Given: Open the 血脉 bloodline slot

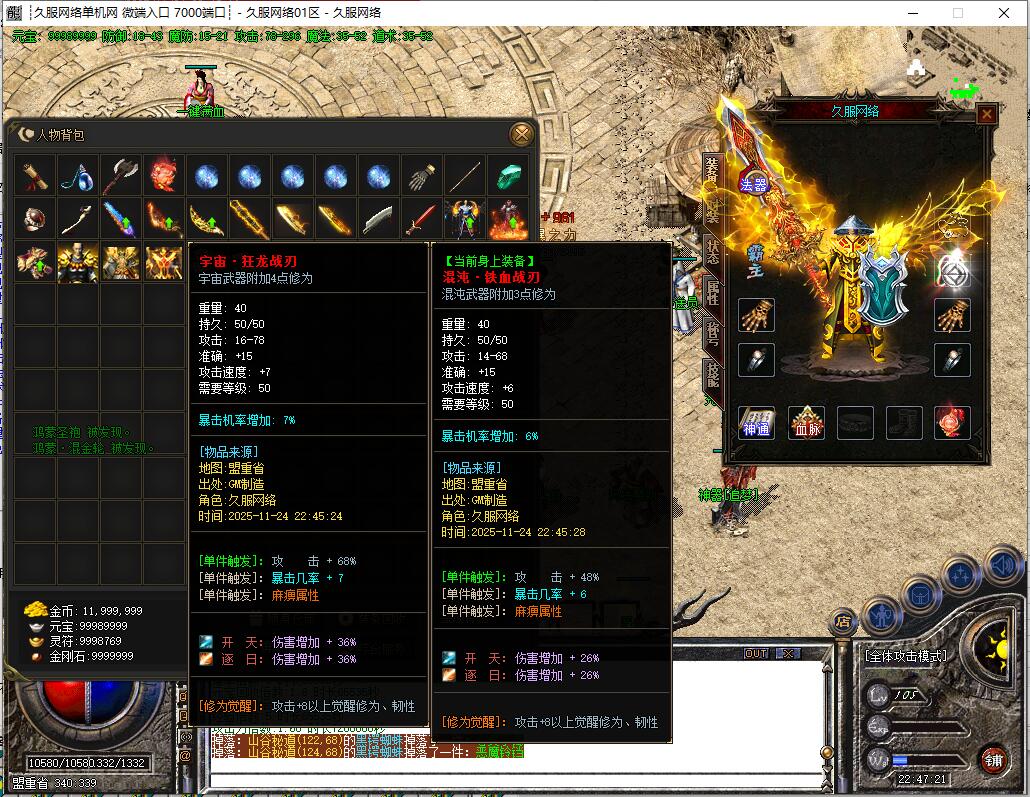Looking at the screenshot, I should [805, 422].
